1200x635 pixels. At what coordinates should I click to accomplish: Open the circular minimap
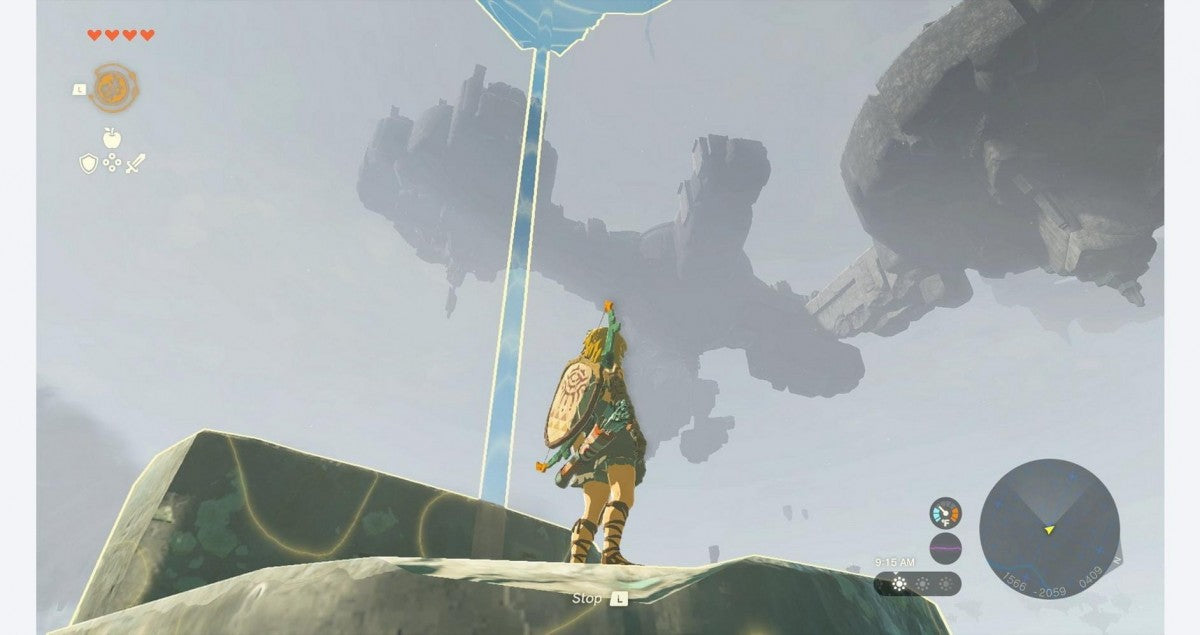coord(1048,528)
